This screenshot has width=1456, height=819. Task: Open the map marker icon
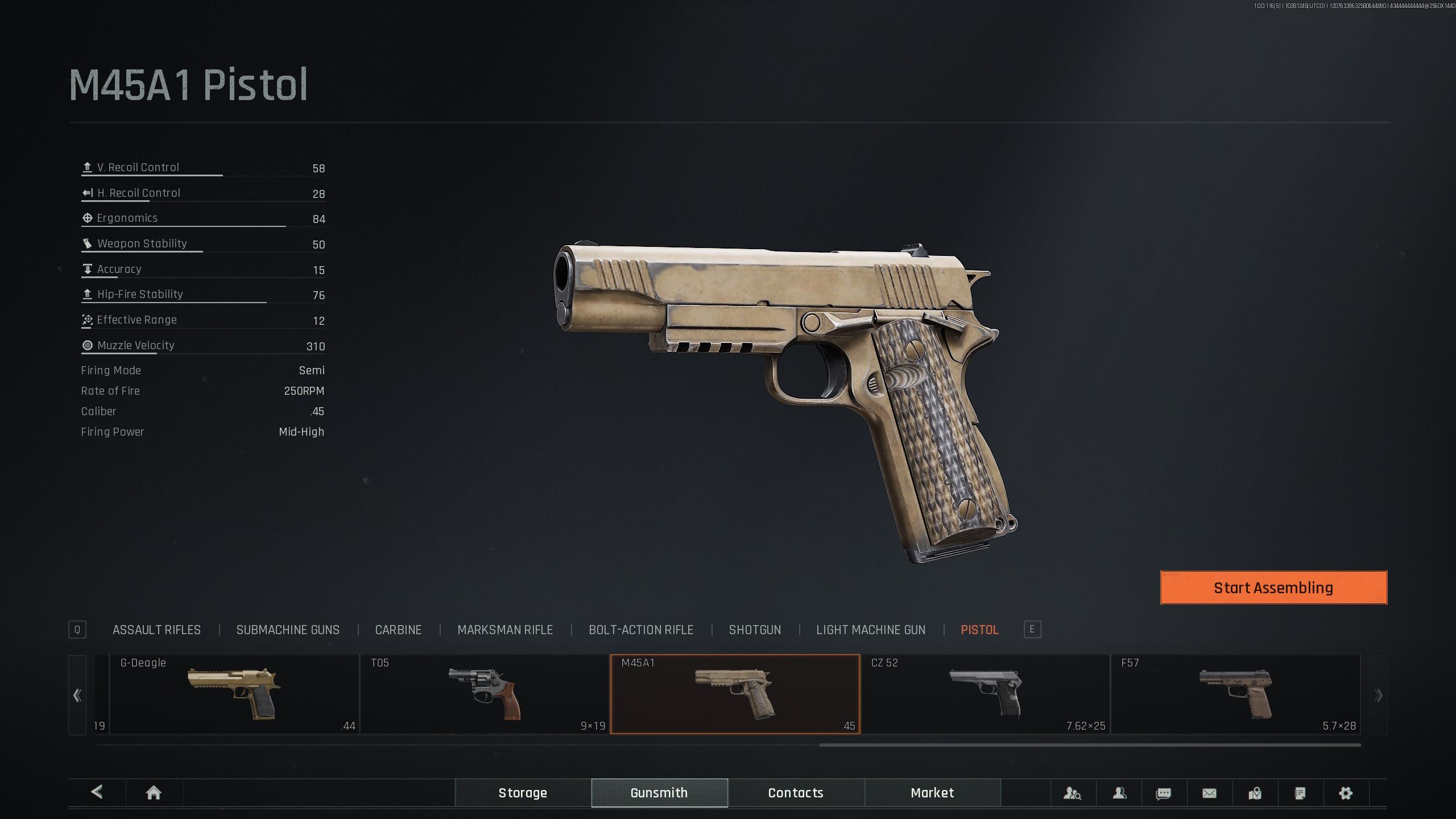(x=1255, y=793)
